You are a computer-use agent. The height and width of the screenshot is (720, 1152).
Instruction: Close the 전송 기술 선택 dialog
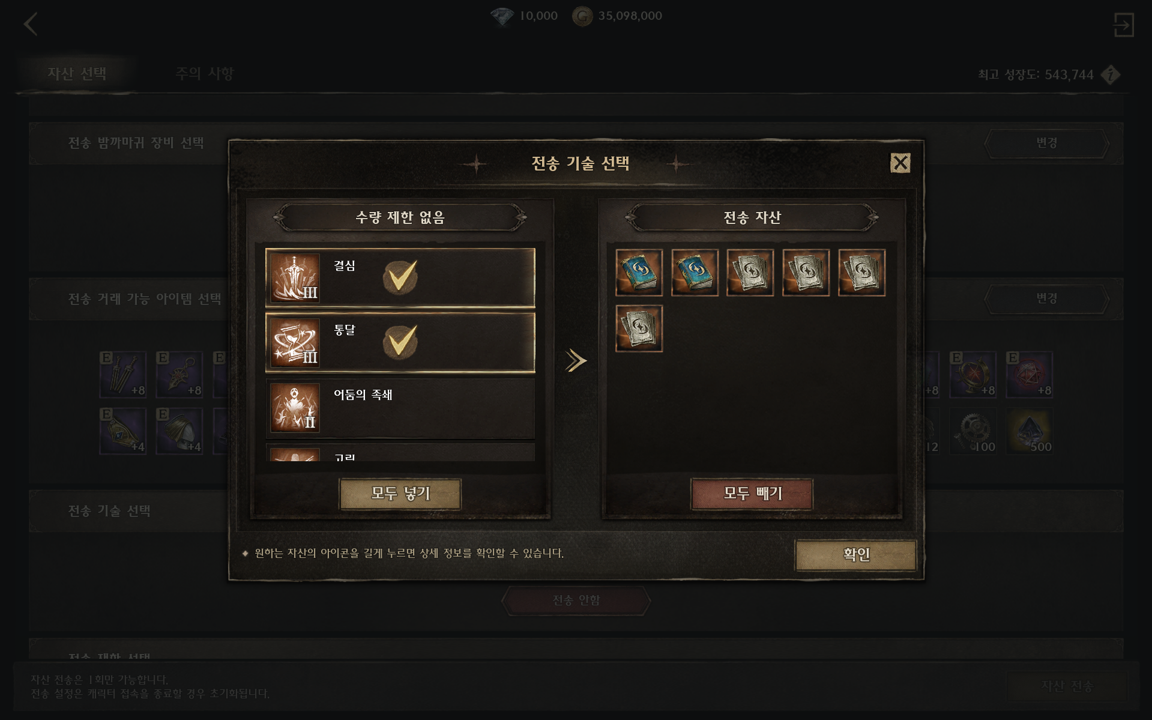tap(900, 163)
